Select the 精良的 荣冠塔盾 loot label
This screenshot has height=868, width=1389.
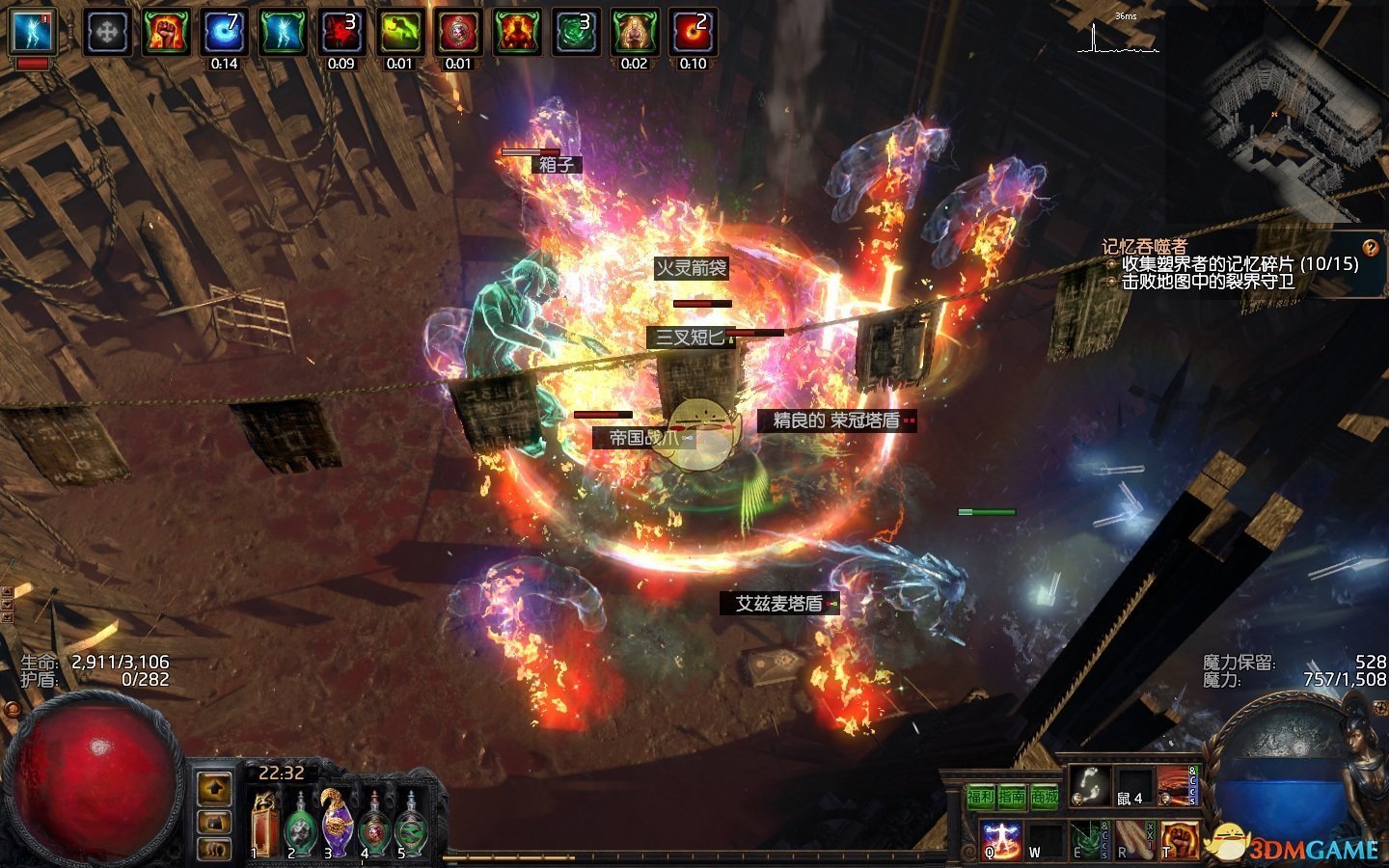(835, 420)
